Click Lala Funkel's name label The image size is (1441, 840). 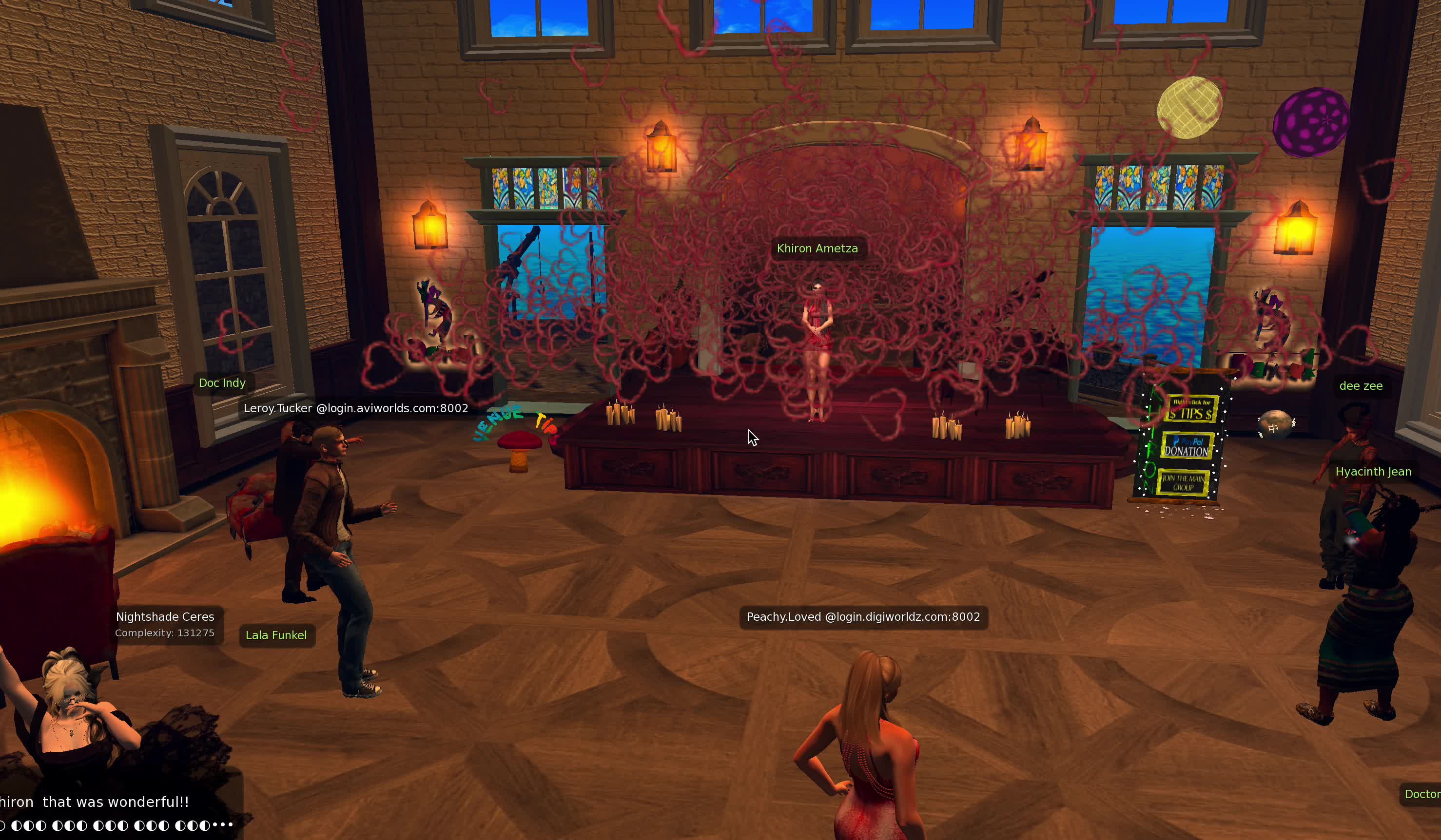click(275, 635)
